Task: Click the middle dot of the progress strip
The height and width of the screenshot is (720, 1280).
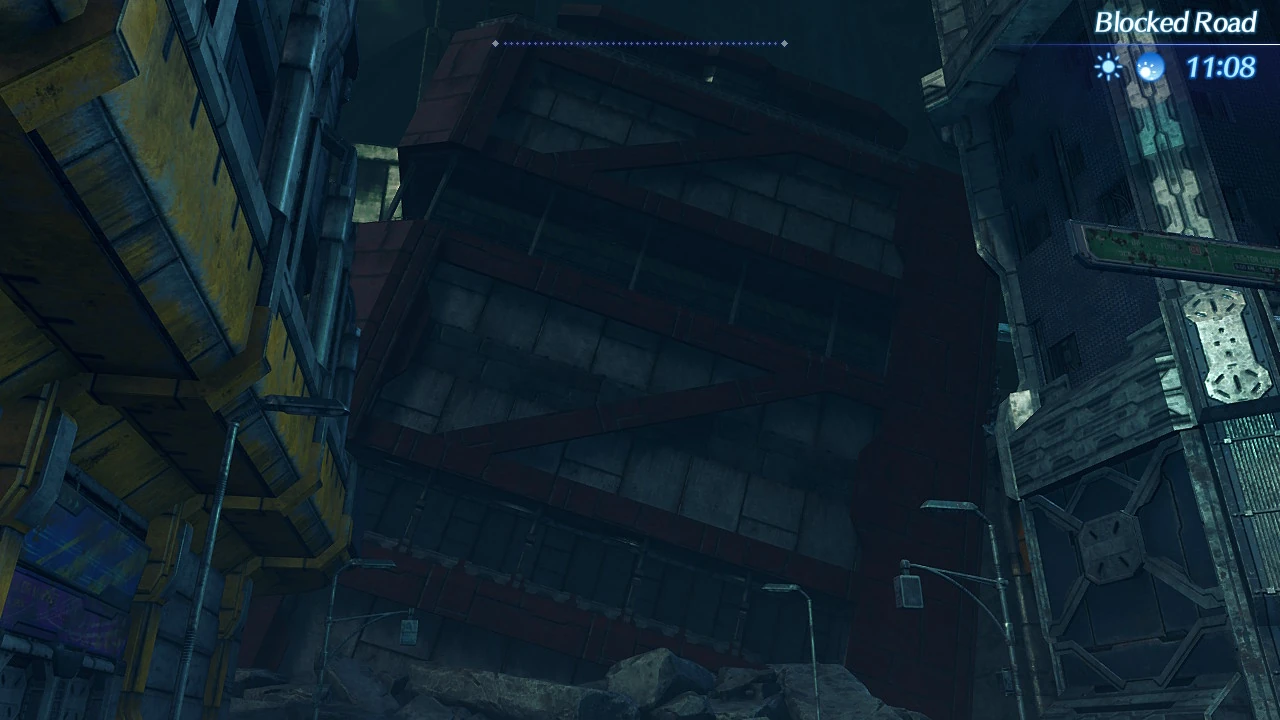Action: tap(640, 43)
